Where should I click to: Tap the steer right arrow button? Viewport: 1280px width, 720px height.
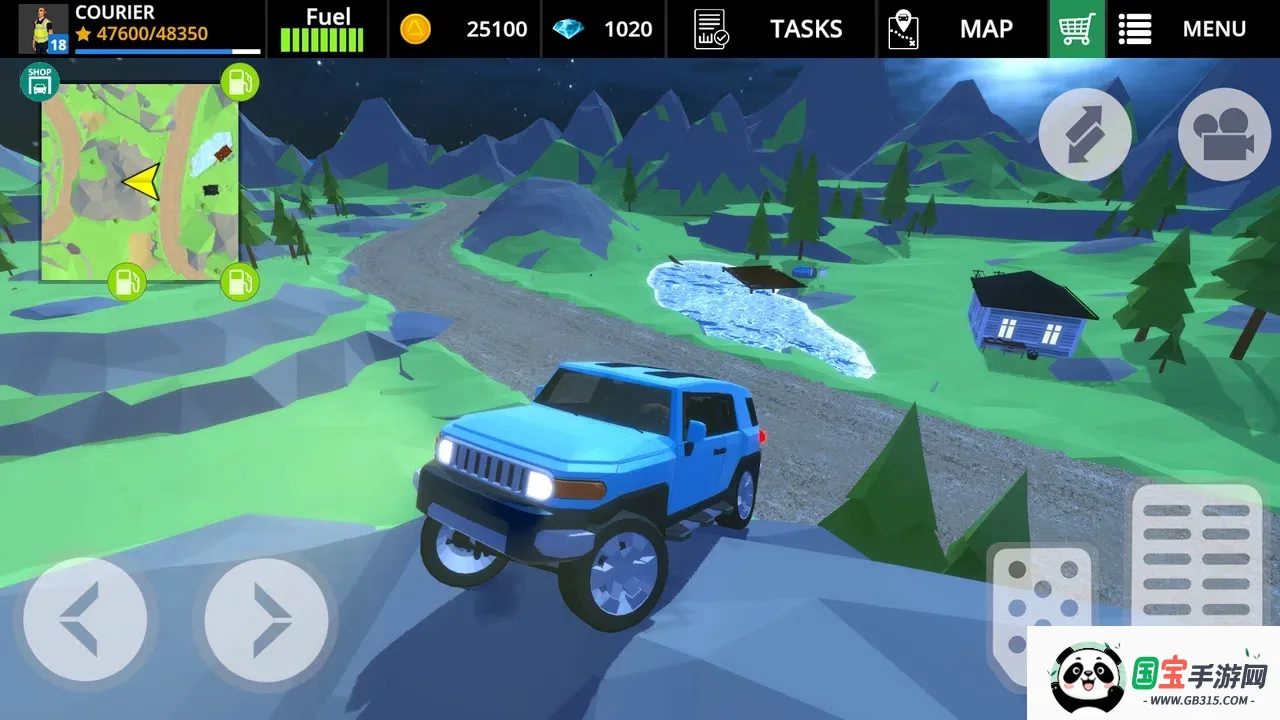click(x=266, y=619)
